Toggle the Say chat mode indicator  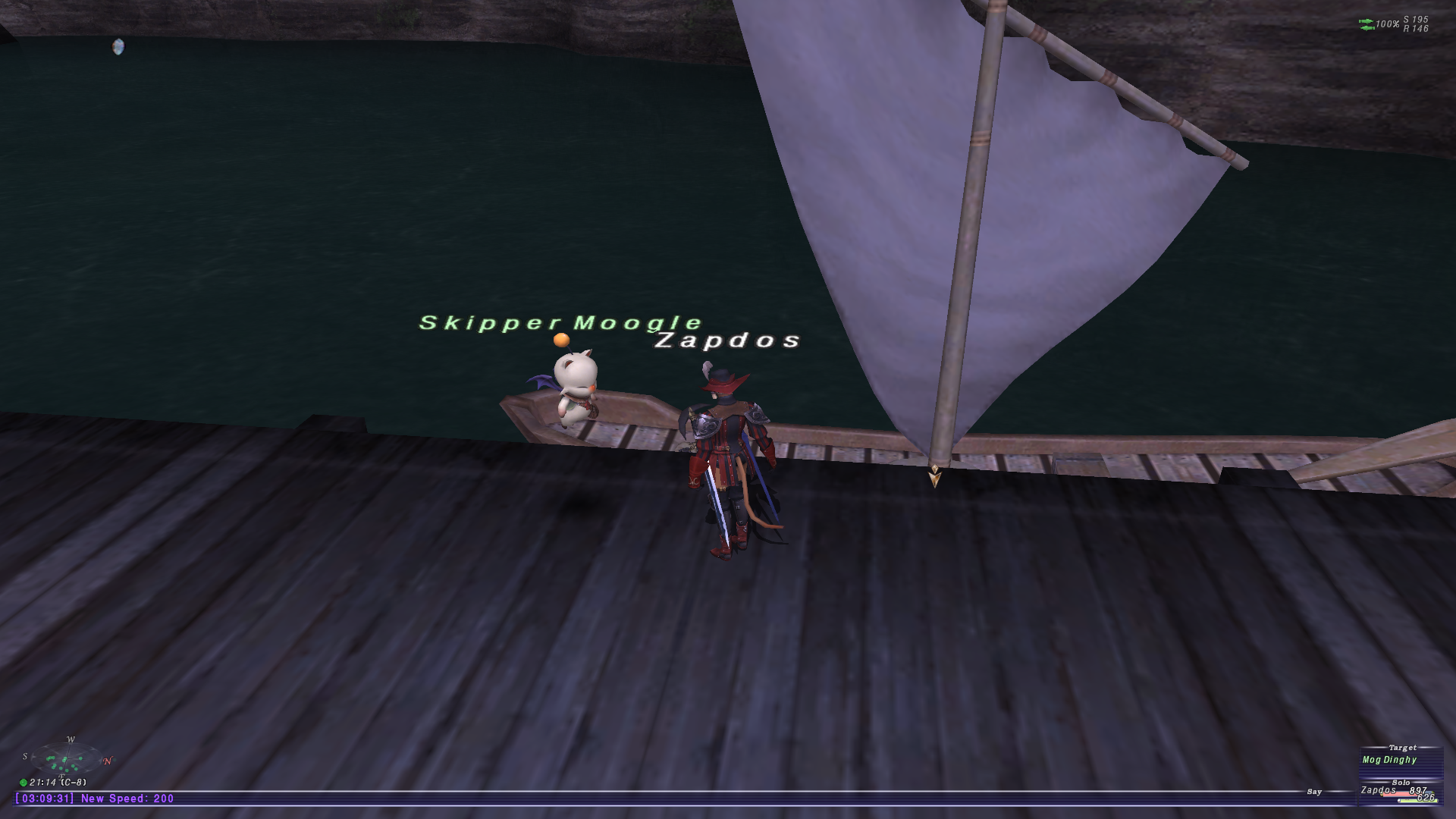(x=1314, y=792)
